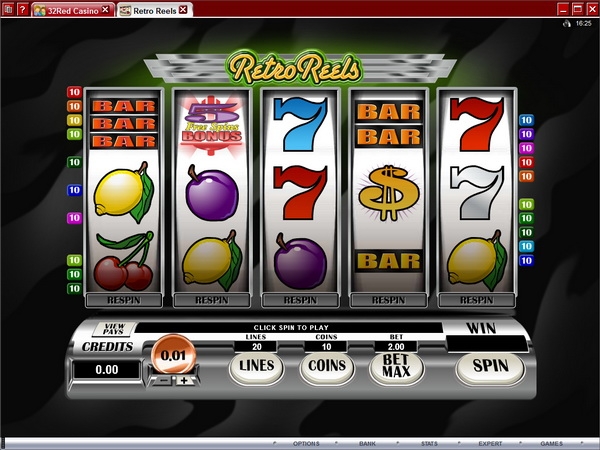Show the Stats panel
The image size is (600, 450).
pos(429,442)
